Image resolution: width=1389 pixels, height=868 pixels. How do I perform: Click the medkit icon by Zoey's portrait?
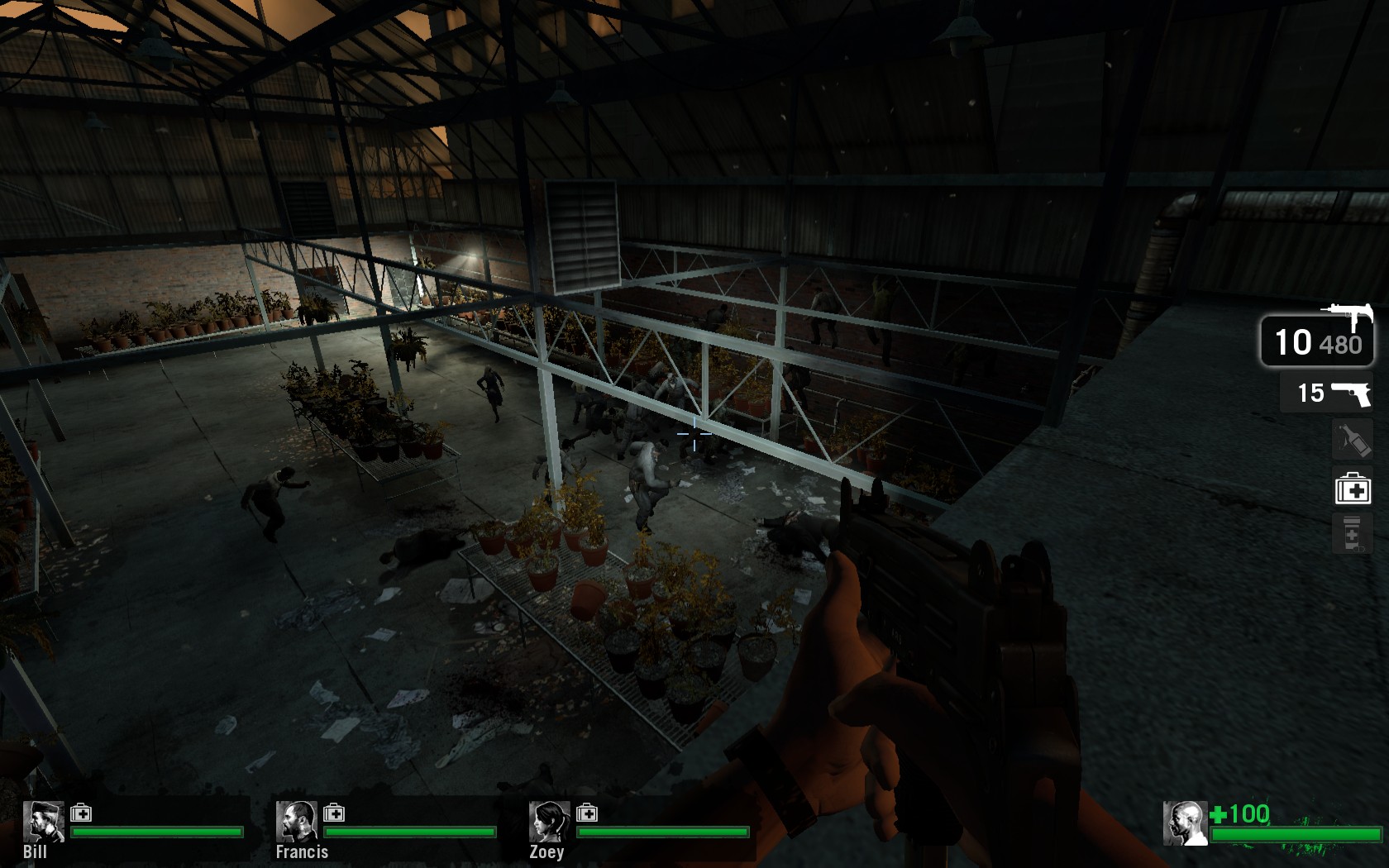[x=587, y=813]
